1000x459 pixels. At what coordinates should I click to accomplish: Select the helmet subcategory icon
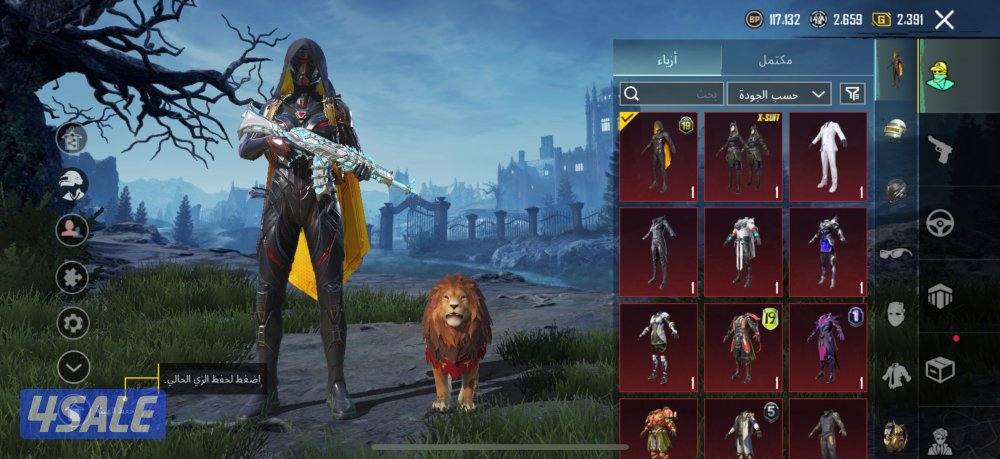896,132
